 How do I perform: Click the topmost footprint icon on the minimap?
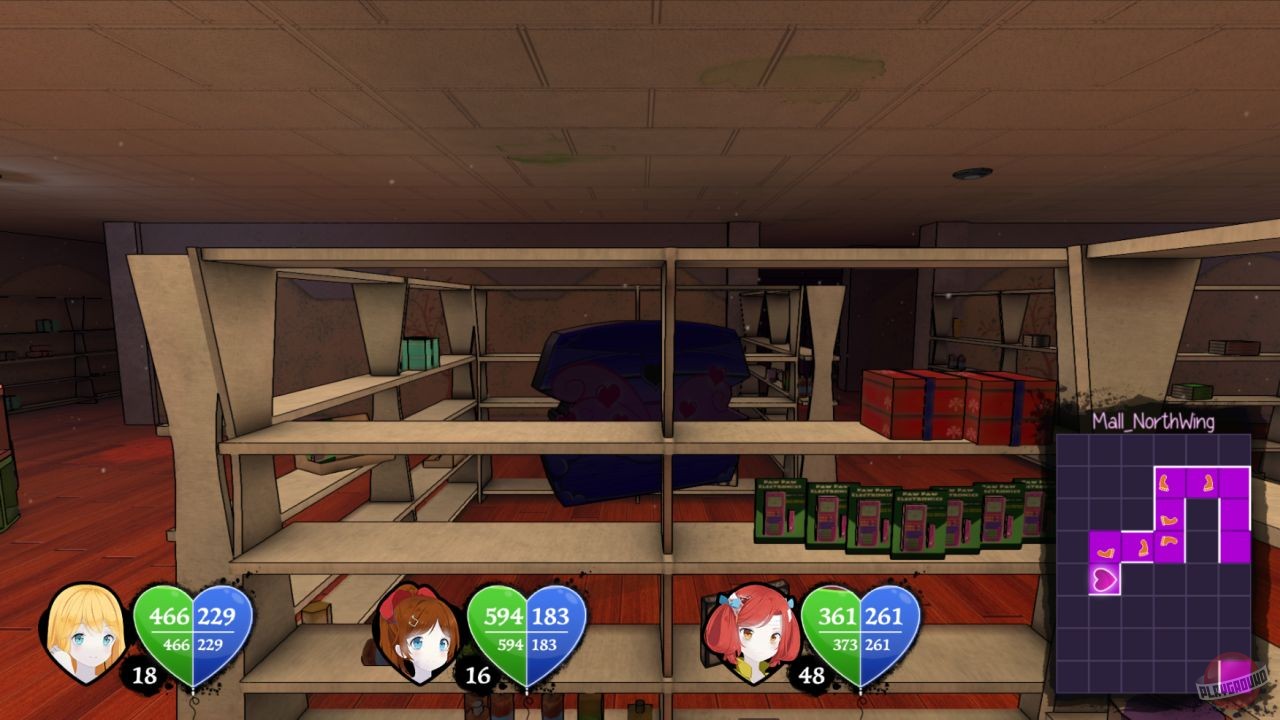coord(1165,483)
